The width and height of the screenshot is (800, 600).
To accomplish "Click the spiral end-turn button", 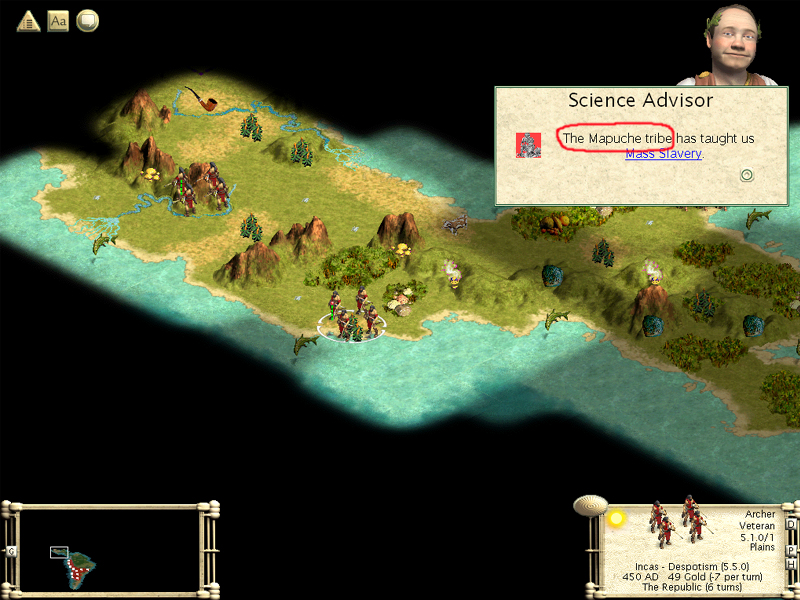I will coord(590,505).
